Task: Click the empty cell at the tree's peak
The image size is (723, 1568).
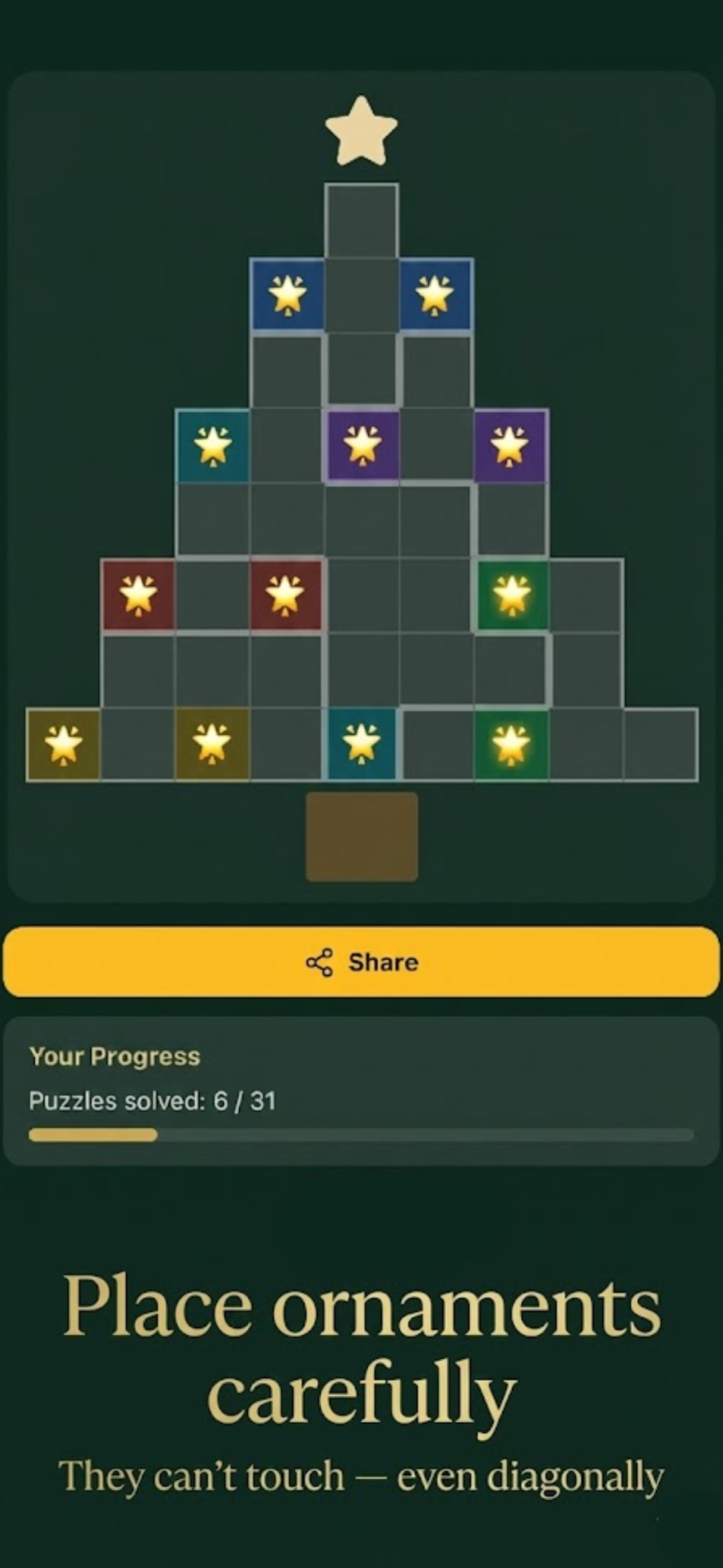Action: [x=361, y=219]
